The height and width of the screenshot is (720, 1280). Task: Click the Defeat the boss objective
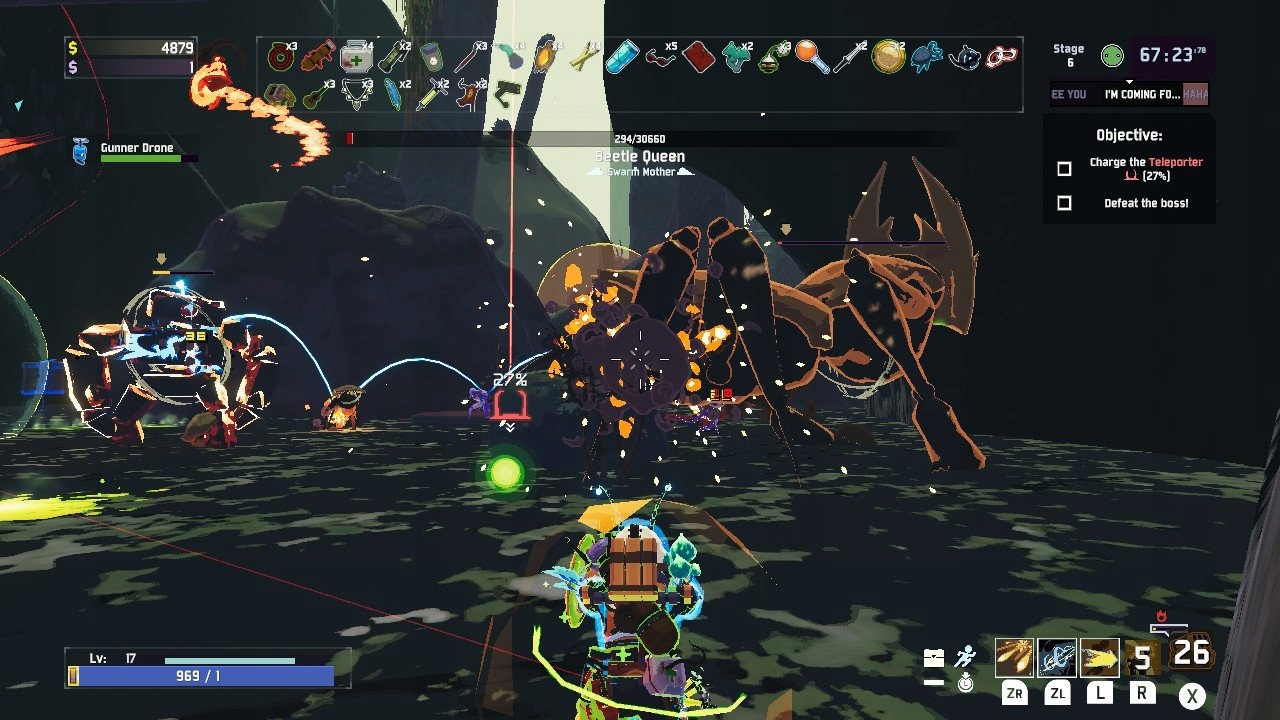pyautogui.click(x=1145, y=203)
